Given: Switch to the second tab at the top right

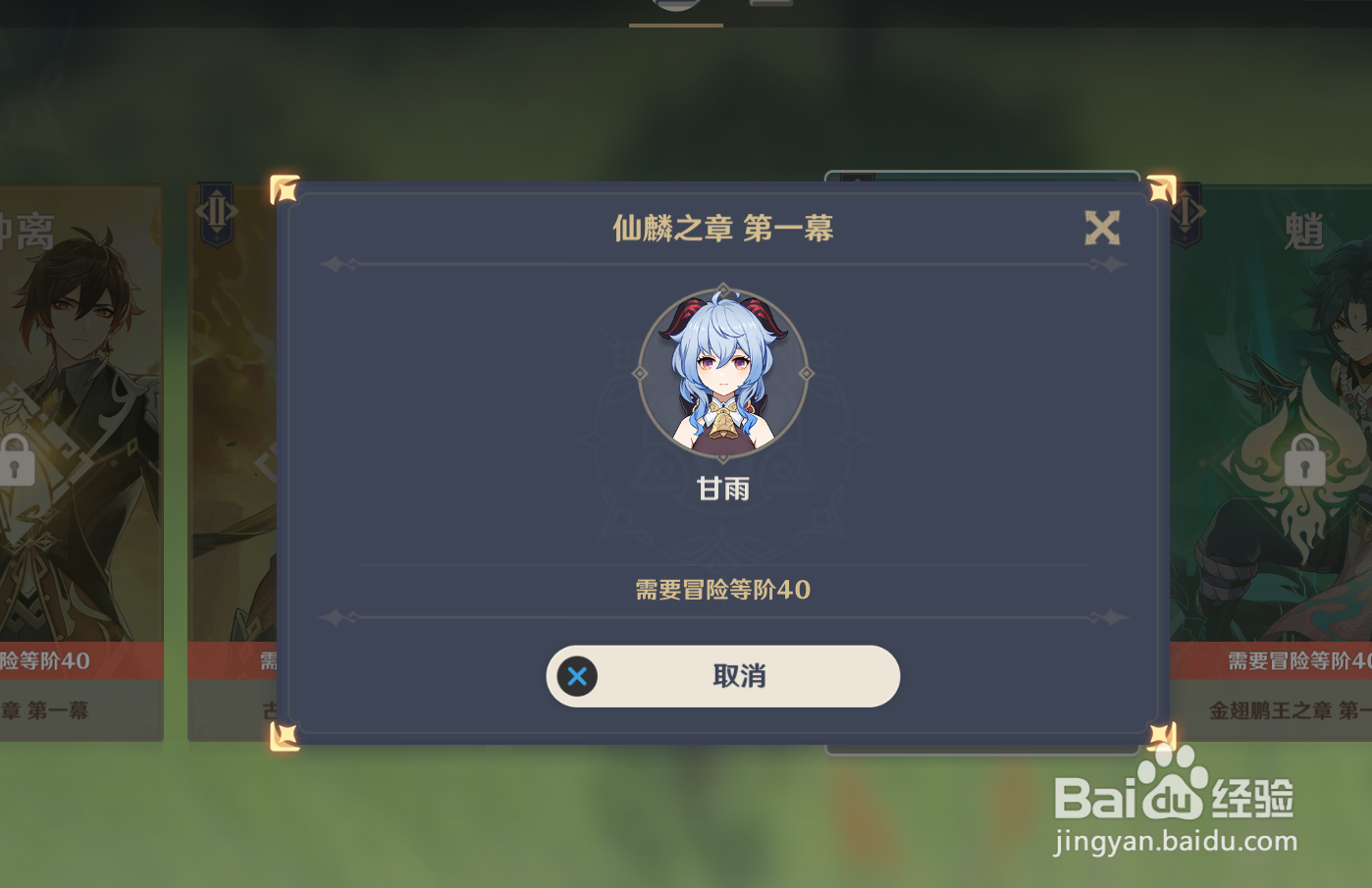Looking at the screenshot, I should pos(770,8).
